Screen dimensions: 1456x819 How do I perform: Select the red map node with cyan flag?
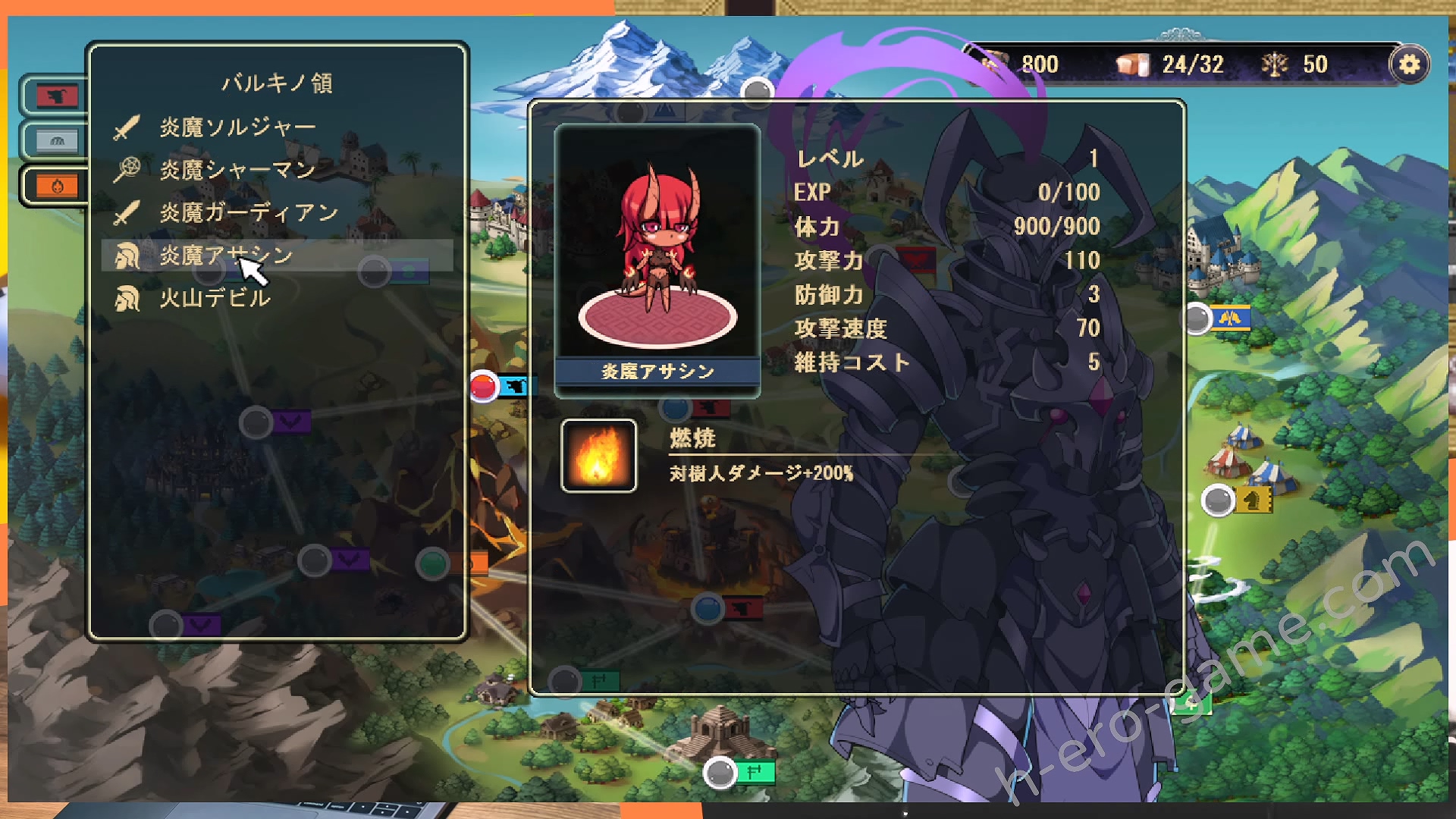(x=484, y=387)
